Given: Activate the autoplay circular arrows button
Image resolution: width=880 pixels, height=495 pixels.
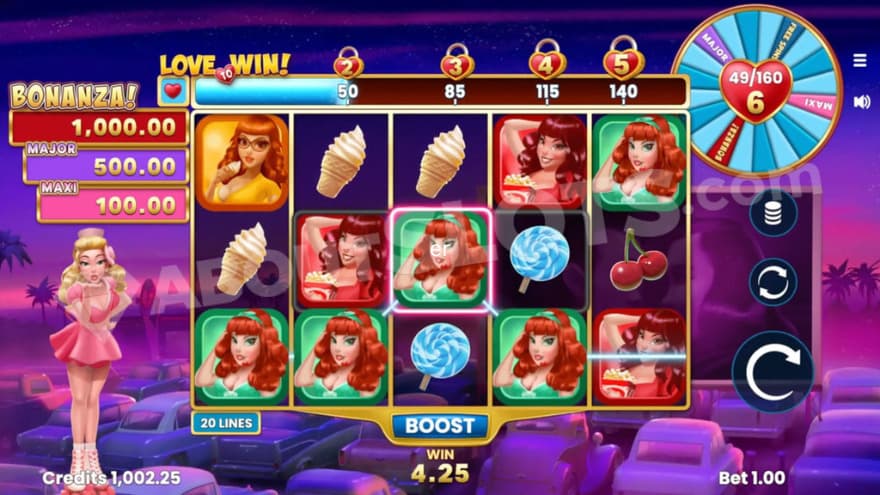Looking at the screenshot, I should pyautogui.click(x=773, y=282).
